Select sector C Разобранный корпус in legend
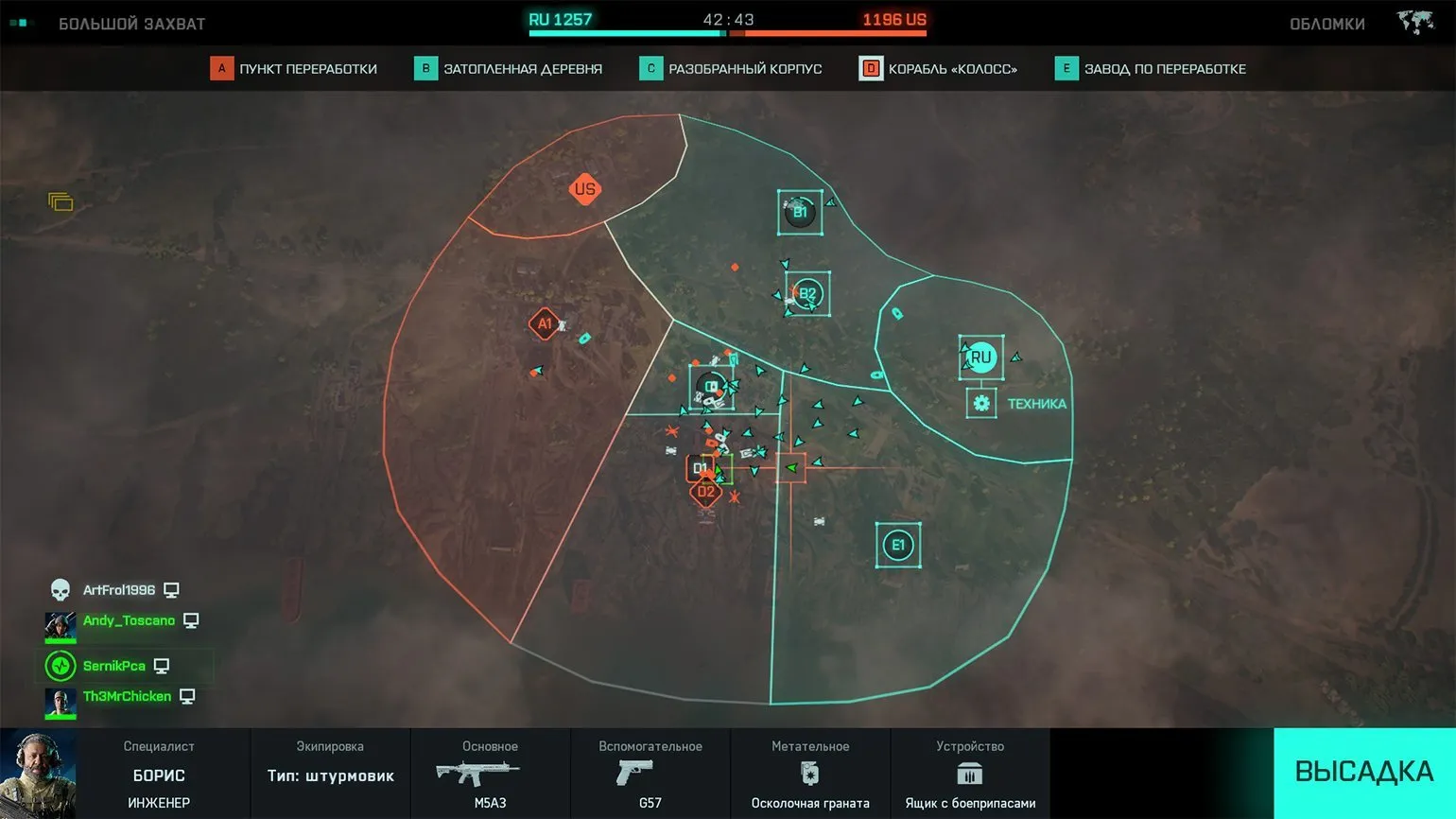 click(x=731, y=69)
